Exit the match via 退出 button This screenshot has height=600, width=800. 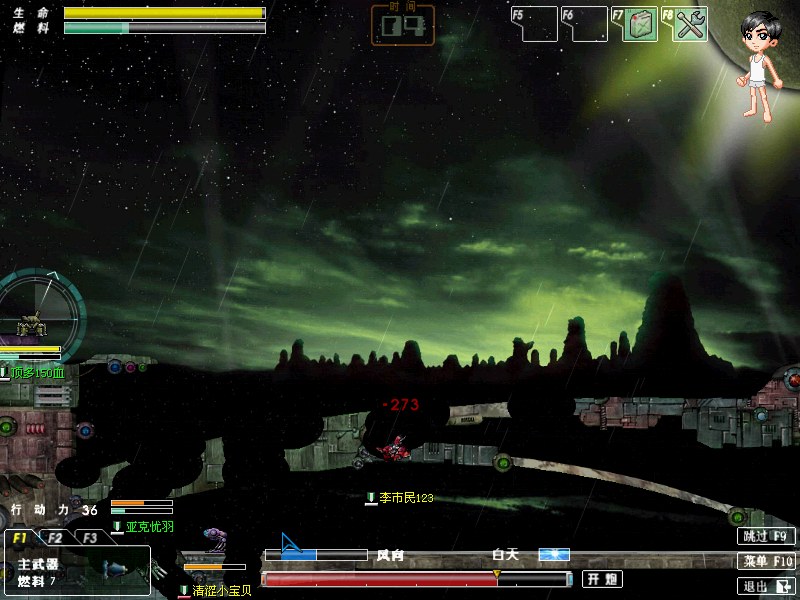[x=767, y=587]
